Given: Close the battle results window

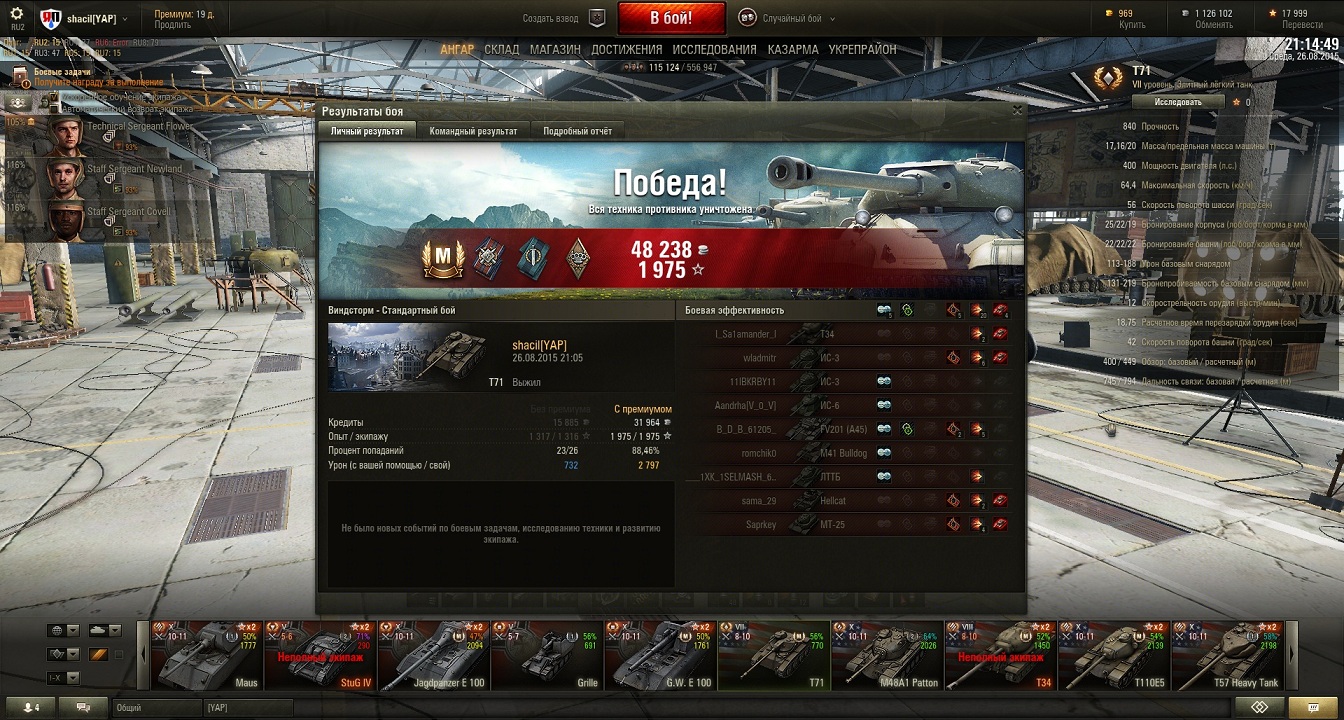Looking at the screenshot, I should 1018,111.
